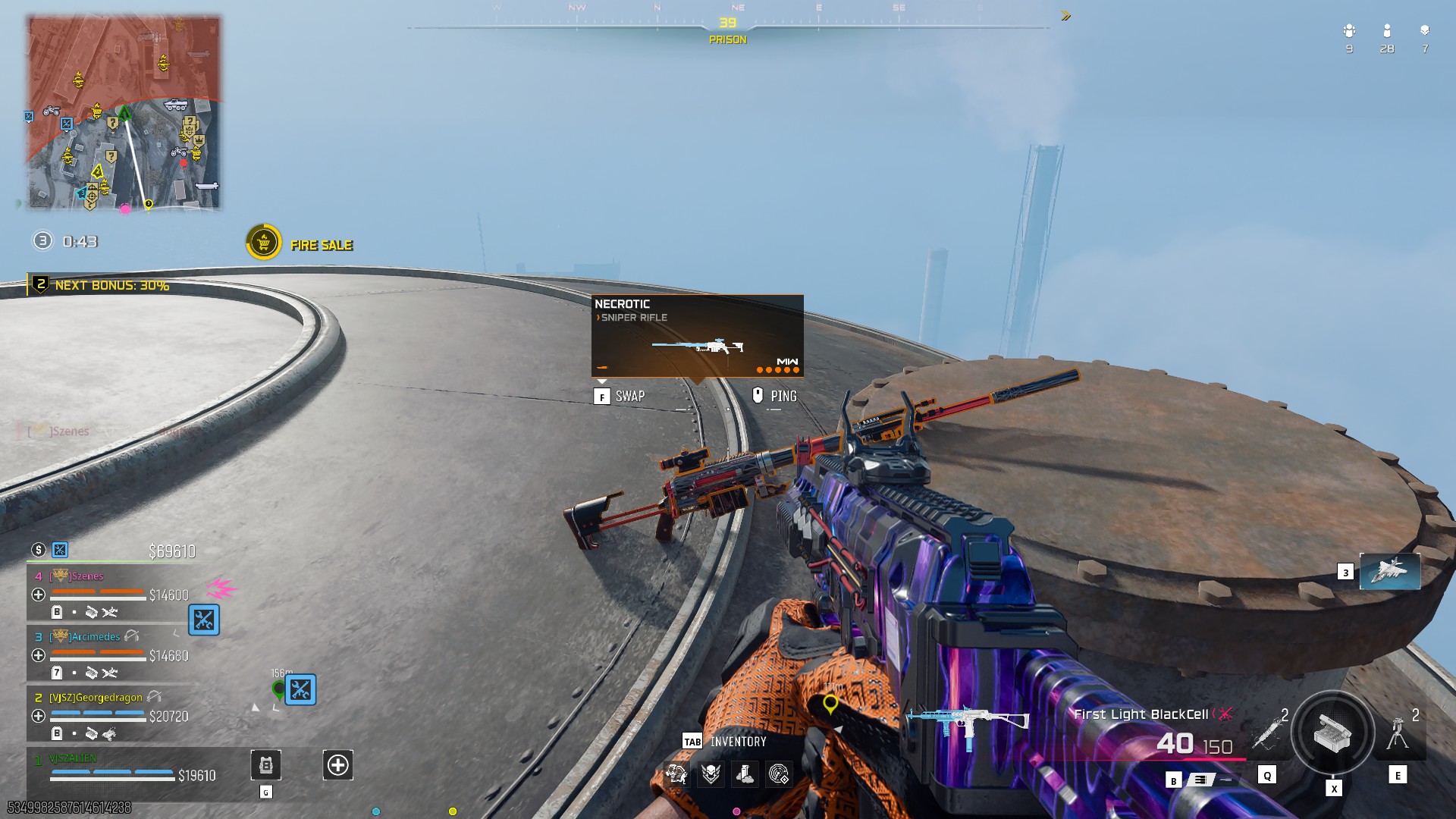The height and width of the screenshot is (819, 1456).
Task: Use the armor plate icon
Action: 265,765
